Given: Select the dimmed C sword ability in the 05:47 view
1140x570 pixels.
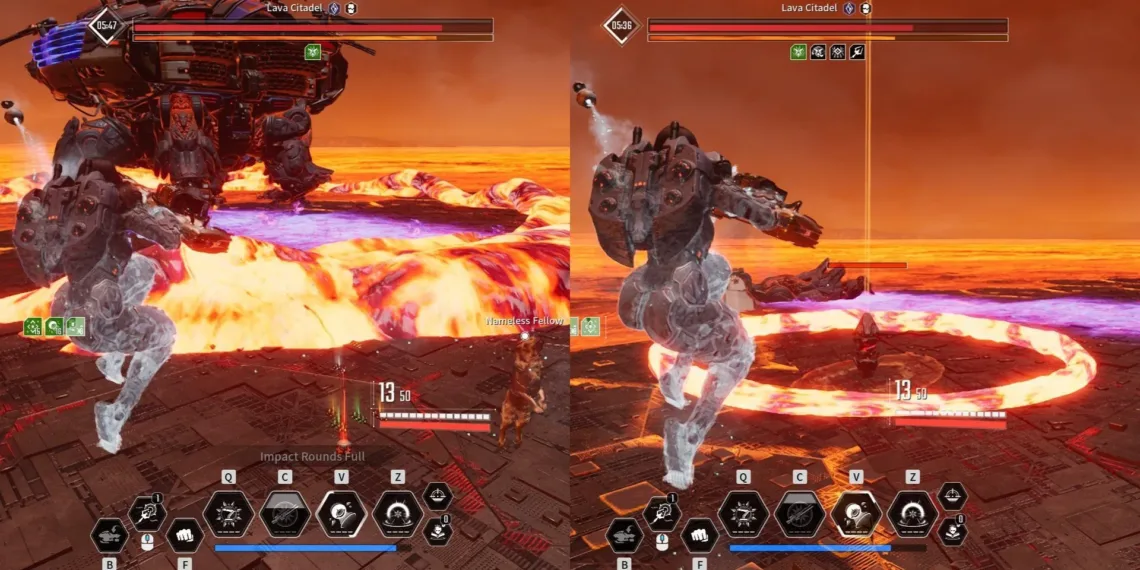Looking at the screenshot, I should pos(285,514).
